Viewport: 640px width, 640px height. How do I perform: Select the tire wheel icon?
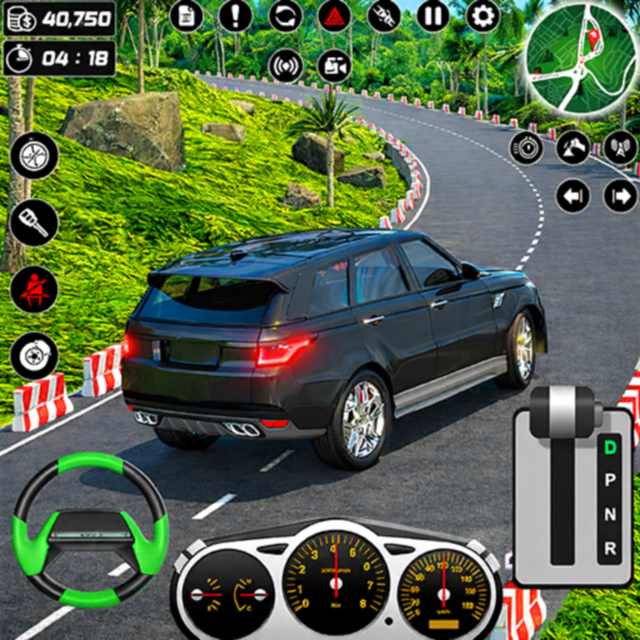(35, 155)
